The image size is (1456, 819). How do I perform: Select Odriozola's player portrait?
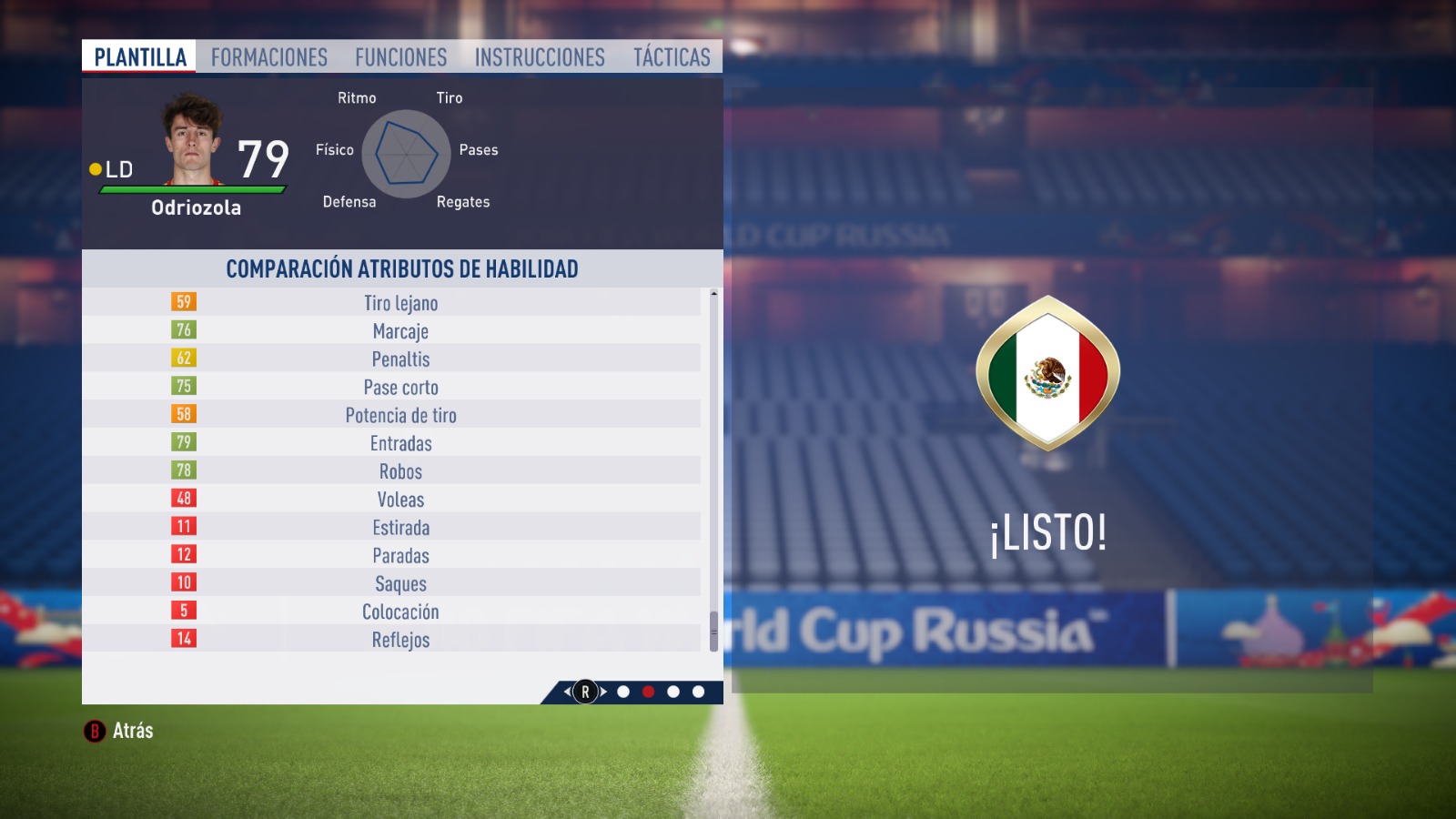tap(193, 139)
